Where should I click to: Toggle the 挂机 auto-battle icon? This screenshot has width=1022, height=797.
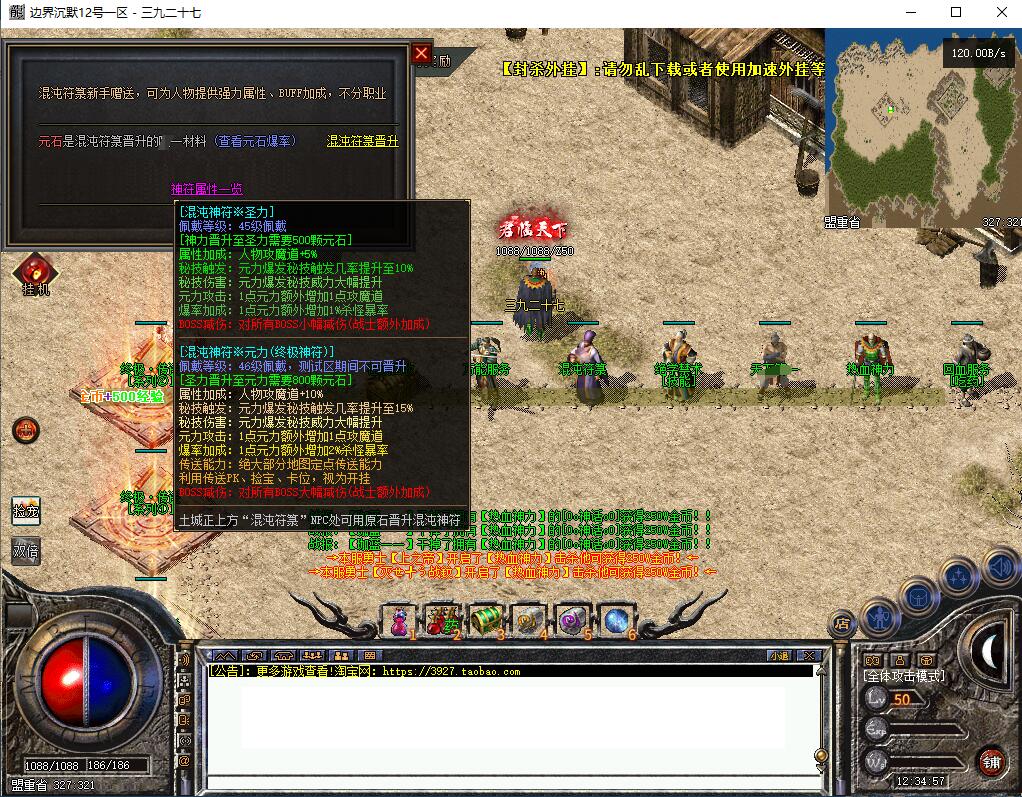[x=35, y=272]
